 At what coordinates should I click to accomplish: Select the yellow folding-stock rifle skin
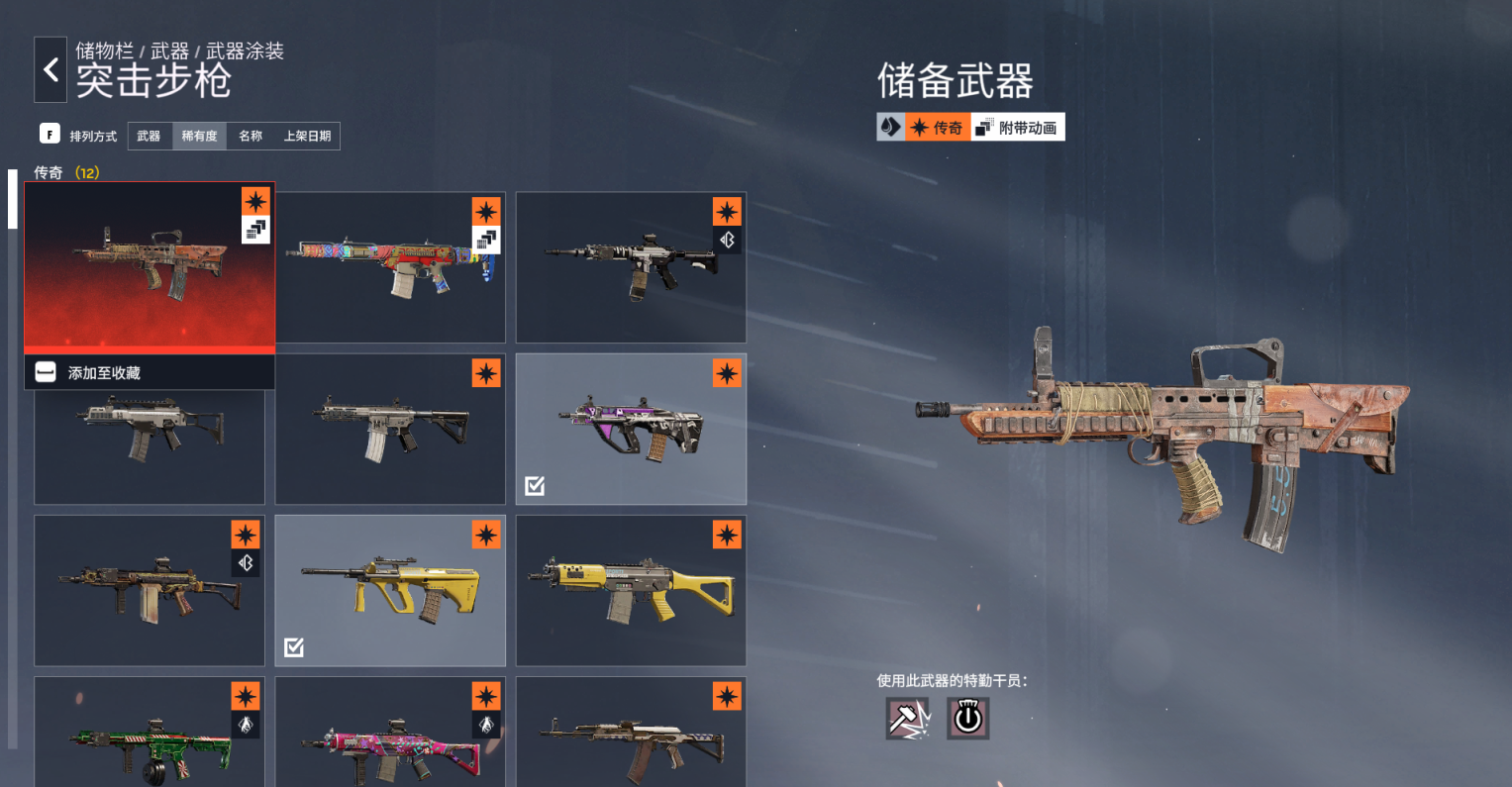[631, 590]
